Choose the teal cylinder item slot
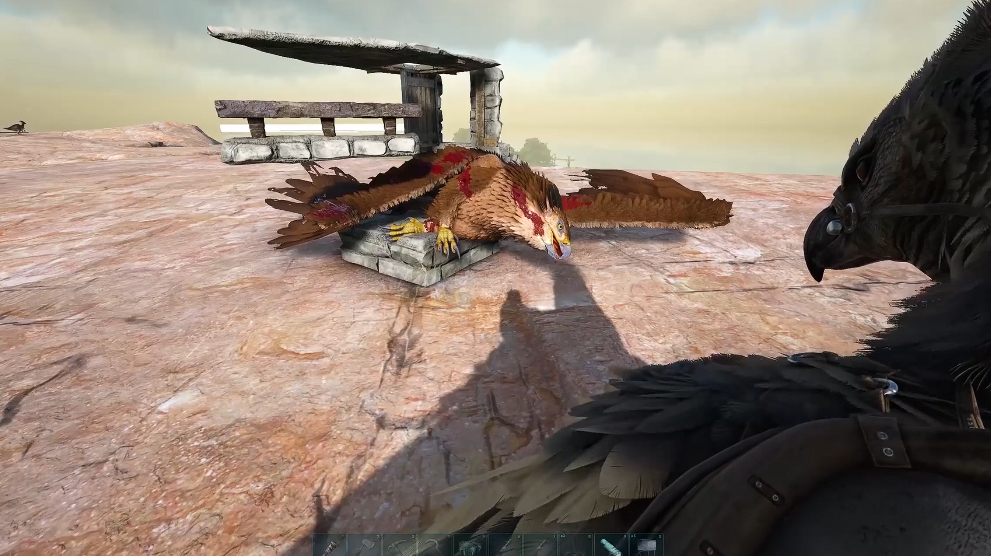The image size is (991, 556). point(610,546)
